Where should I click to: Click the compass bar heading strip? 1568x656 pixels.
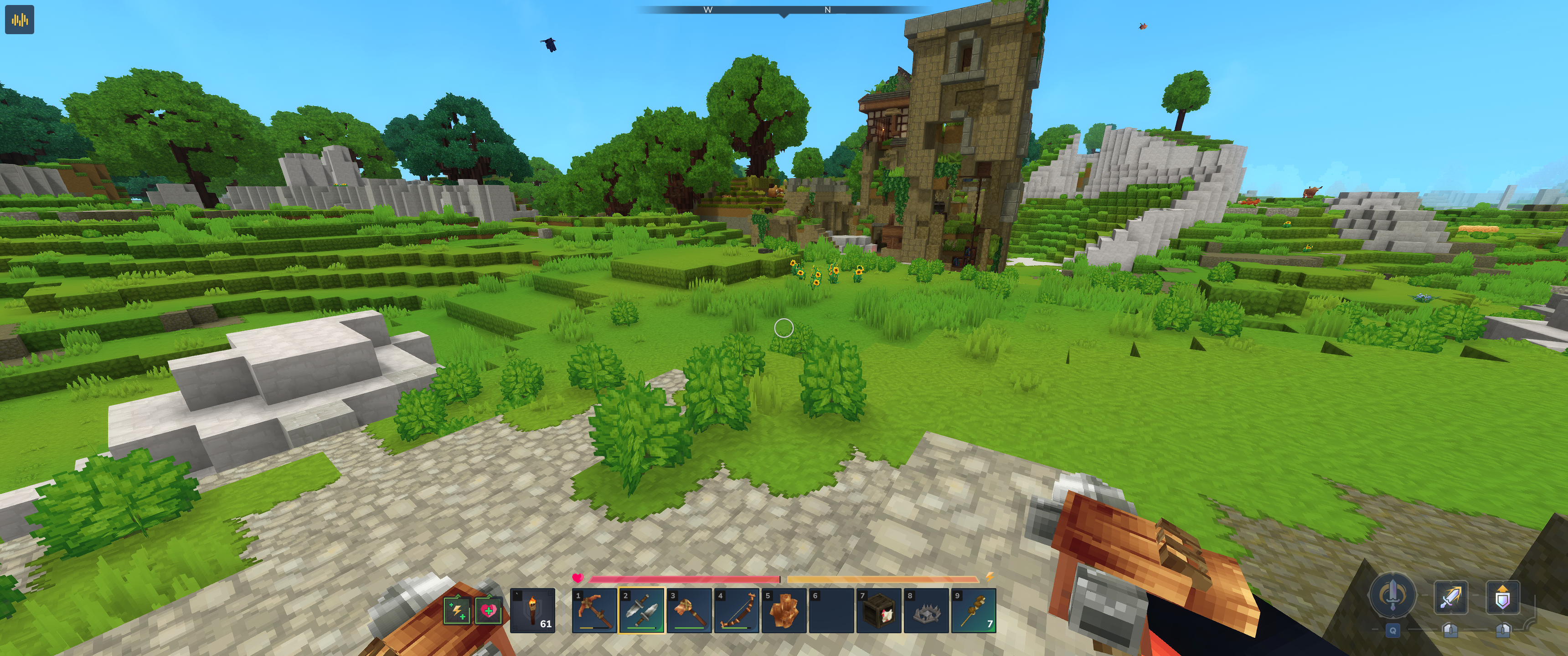[784, 10]
